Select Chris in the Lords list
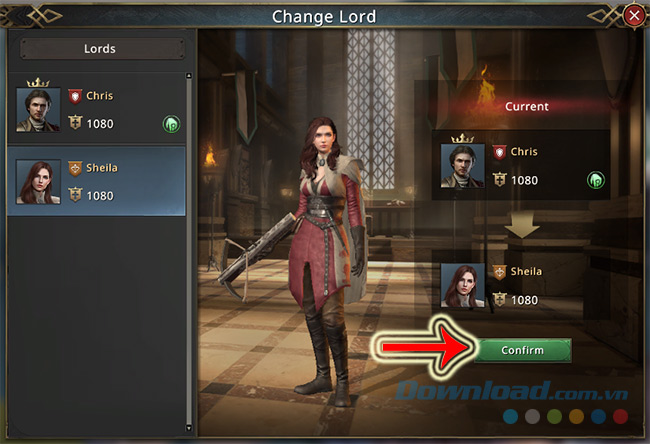The height and width of the screenshot is (444, 650). [98, 109]
